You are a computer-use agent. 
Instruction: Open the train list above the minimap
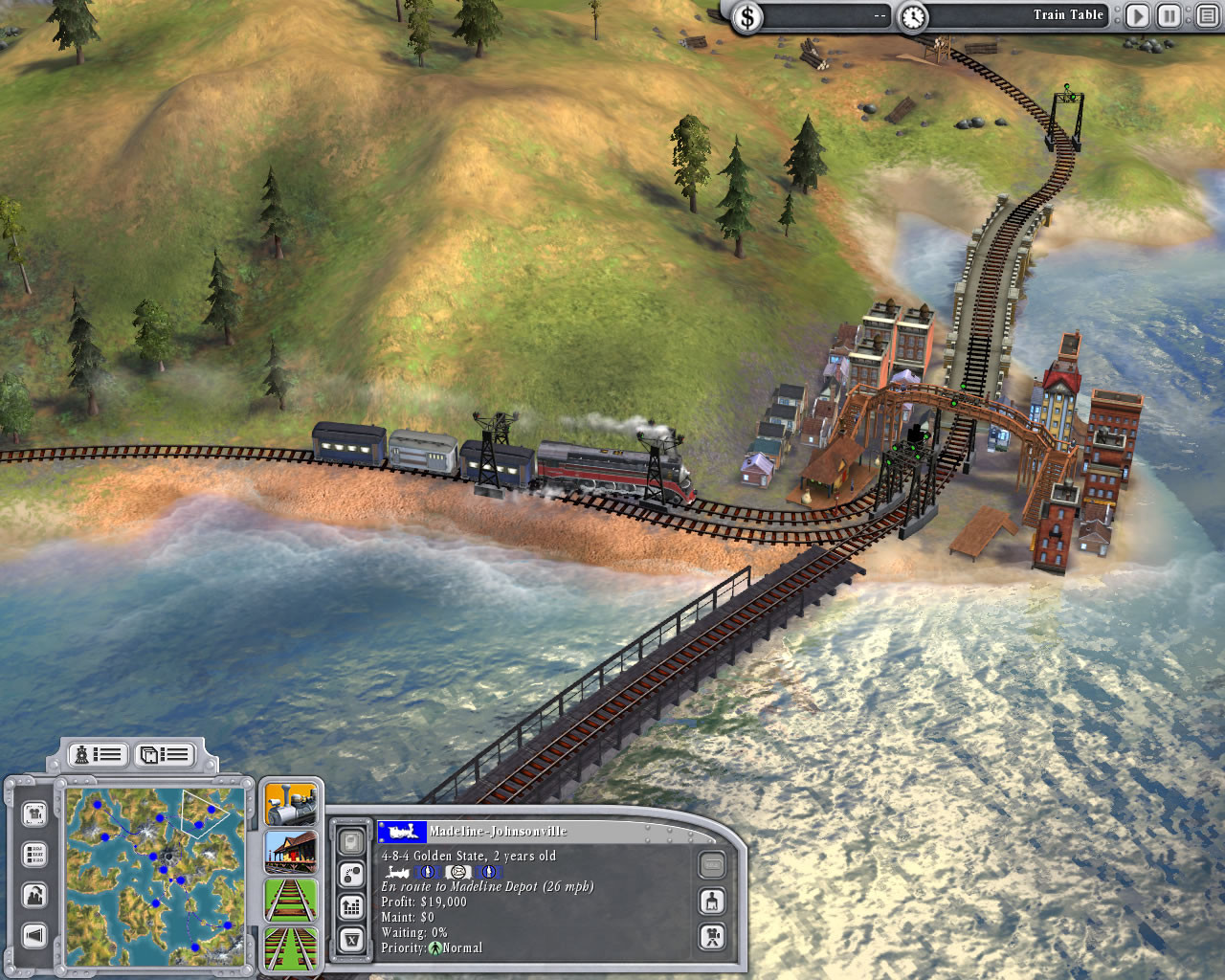coord(98,754)
